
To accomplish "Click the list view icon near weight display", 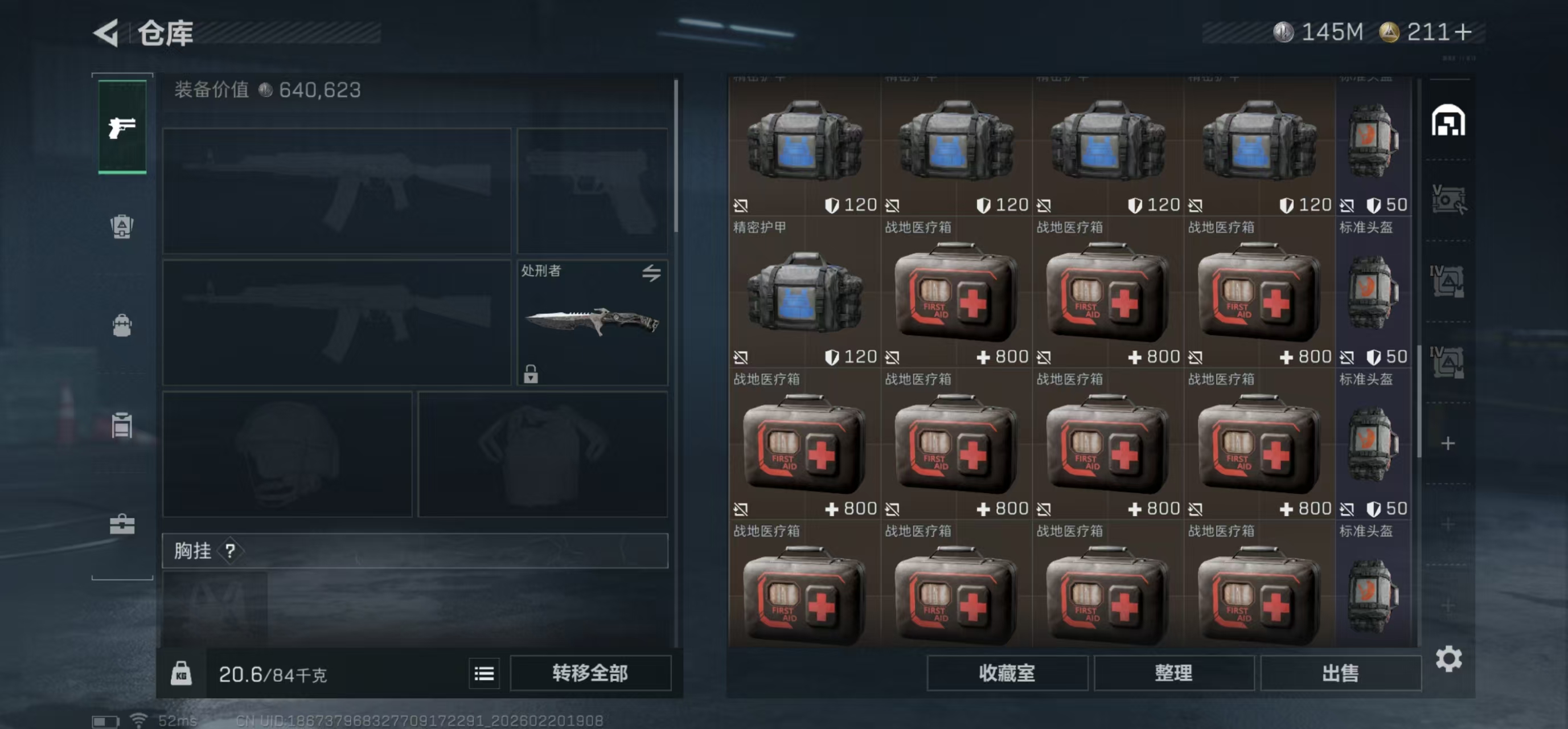I will pyautogui.click(x=484, y=673).
